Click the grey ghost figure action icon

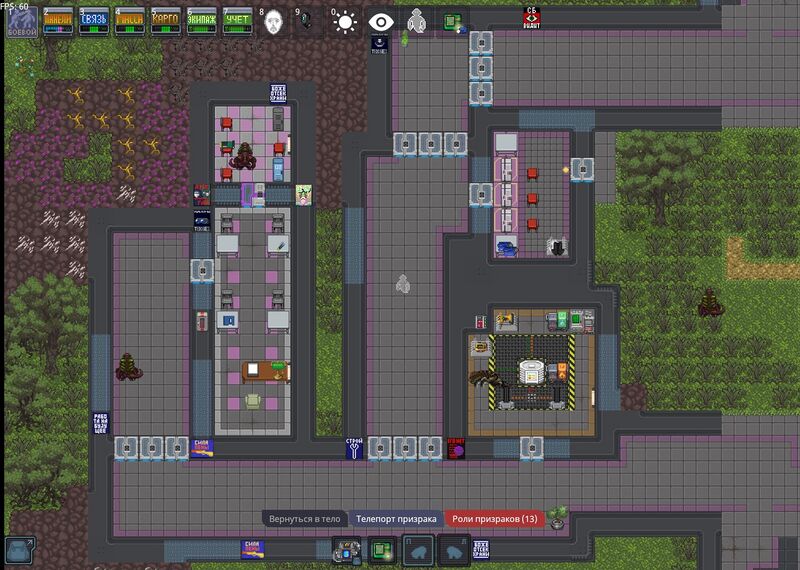tap(417, 22)
